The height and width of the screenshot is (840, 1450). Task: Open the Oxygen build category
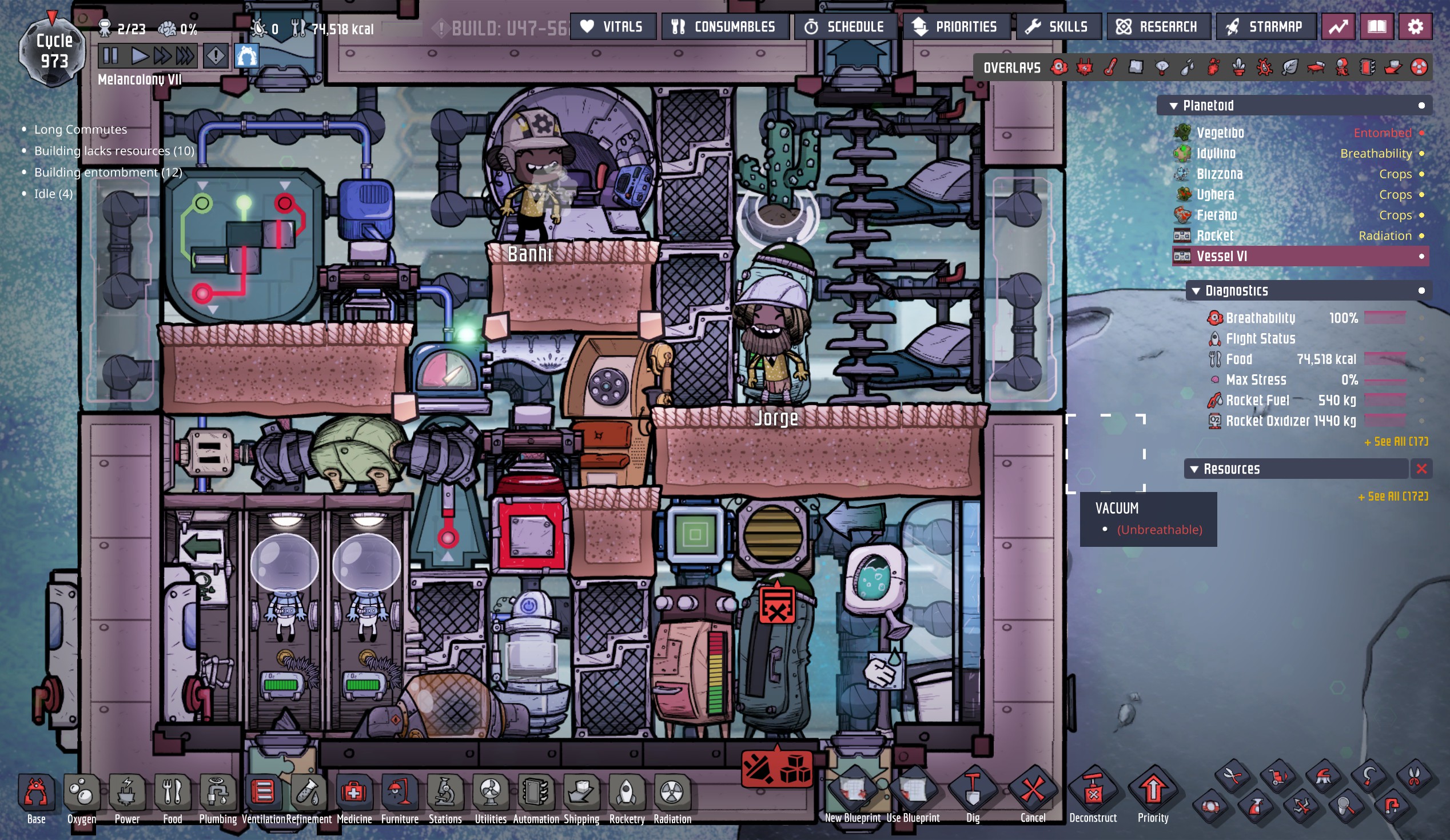pos(82,797)
